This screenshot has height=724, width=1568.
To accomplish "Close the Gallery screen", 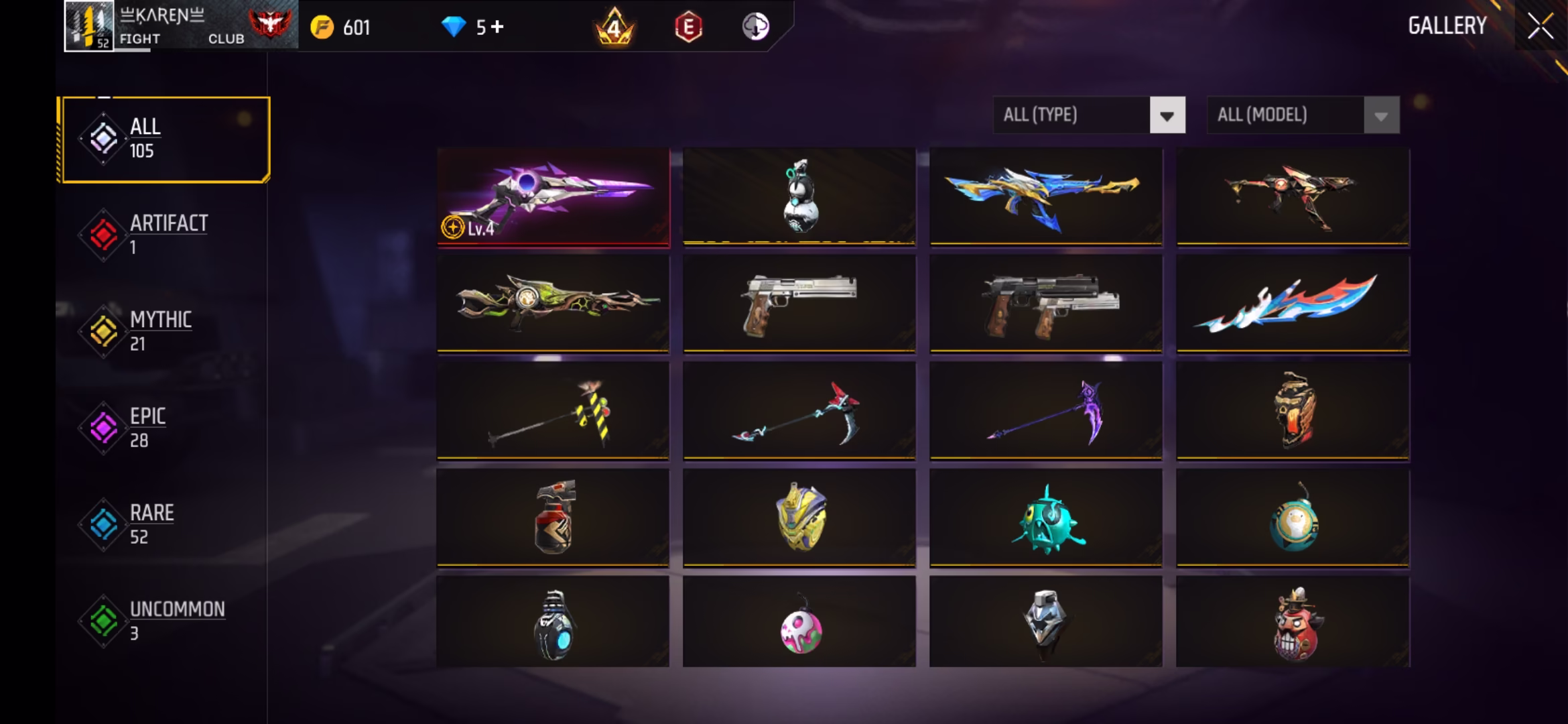I will pyautogui.click(x=1539, y=27).
